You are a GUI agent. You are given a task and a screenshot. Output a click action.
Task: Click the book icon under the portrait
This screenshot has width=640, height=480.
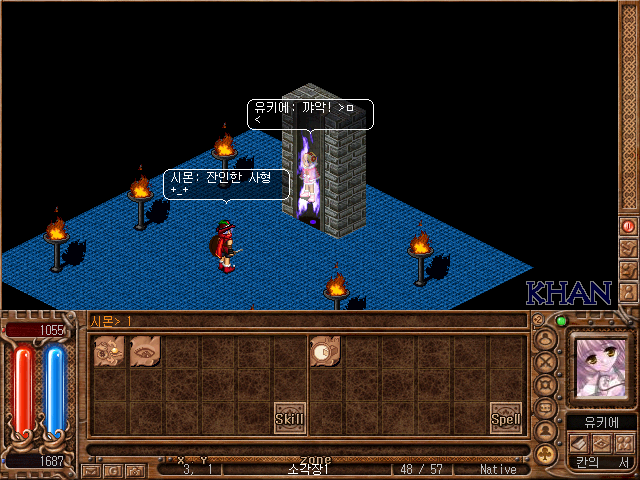[579, 442]
